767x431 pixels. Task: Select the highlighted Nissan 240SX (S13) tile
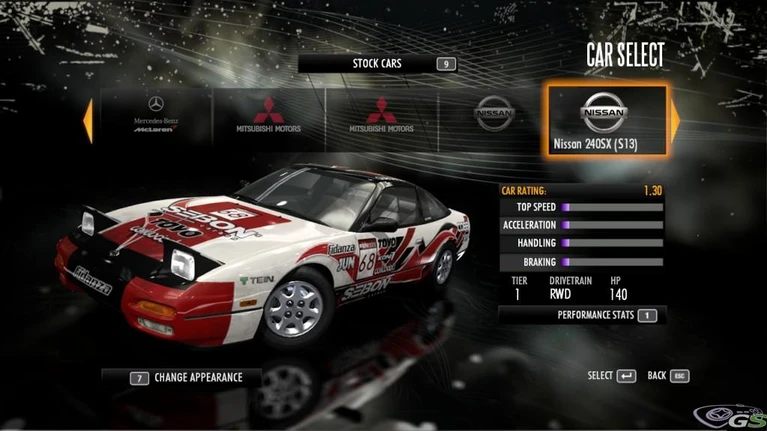tap(604, 120)
